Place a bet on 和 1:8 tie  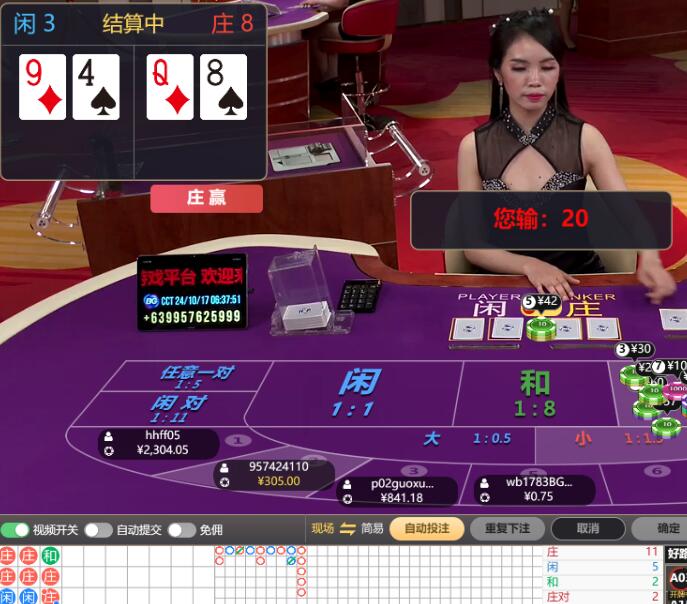534,393
